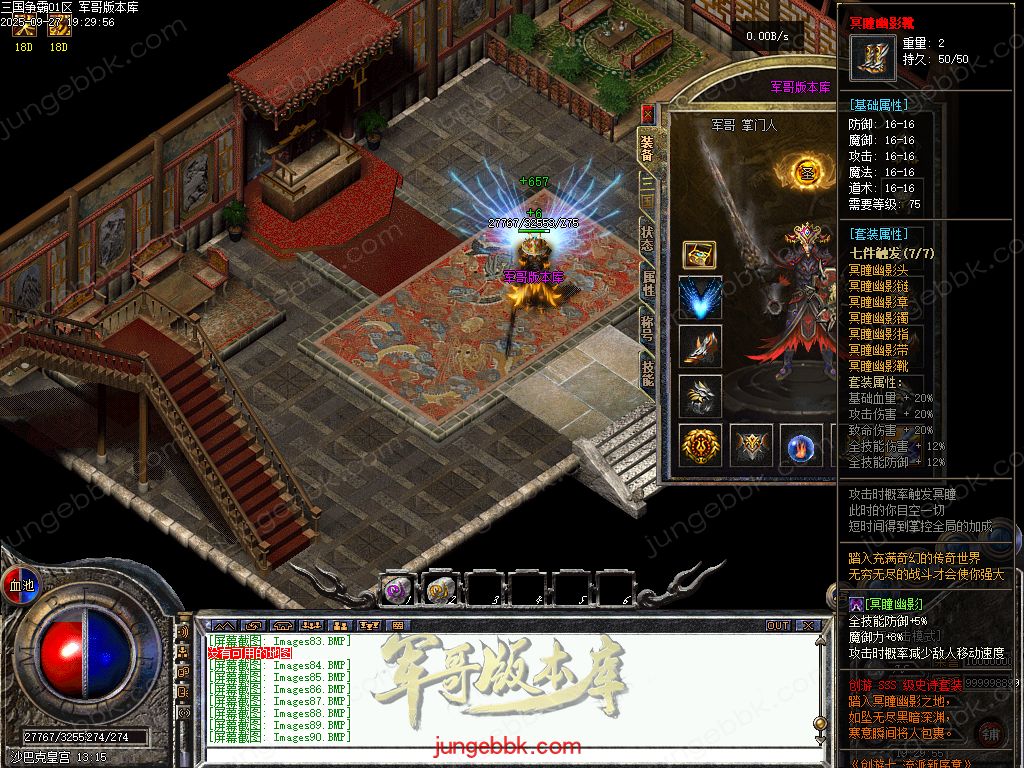Switch to the 技能 skills tab

(x=647, y=373)
